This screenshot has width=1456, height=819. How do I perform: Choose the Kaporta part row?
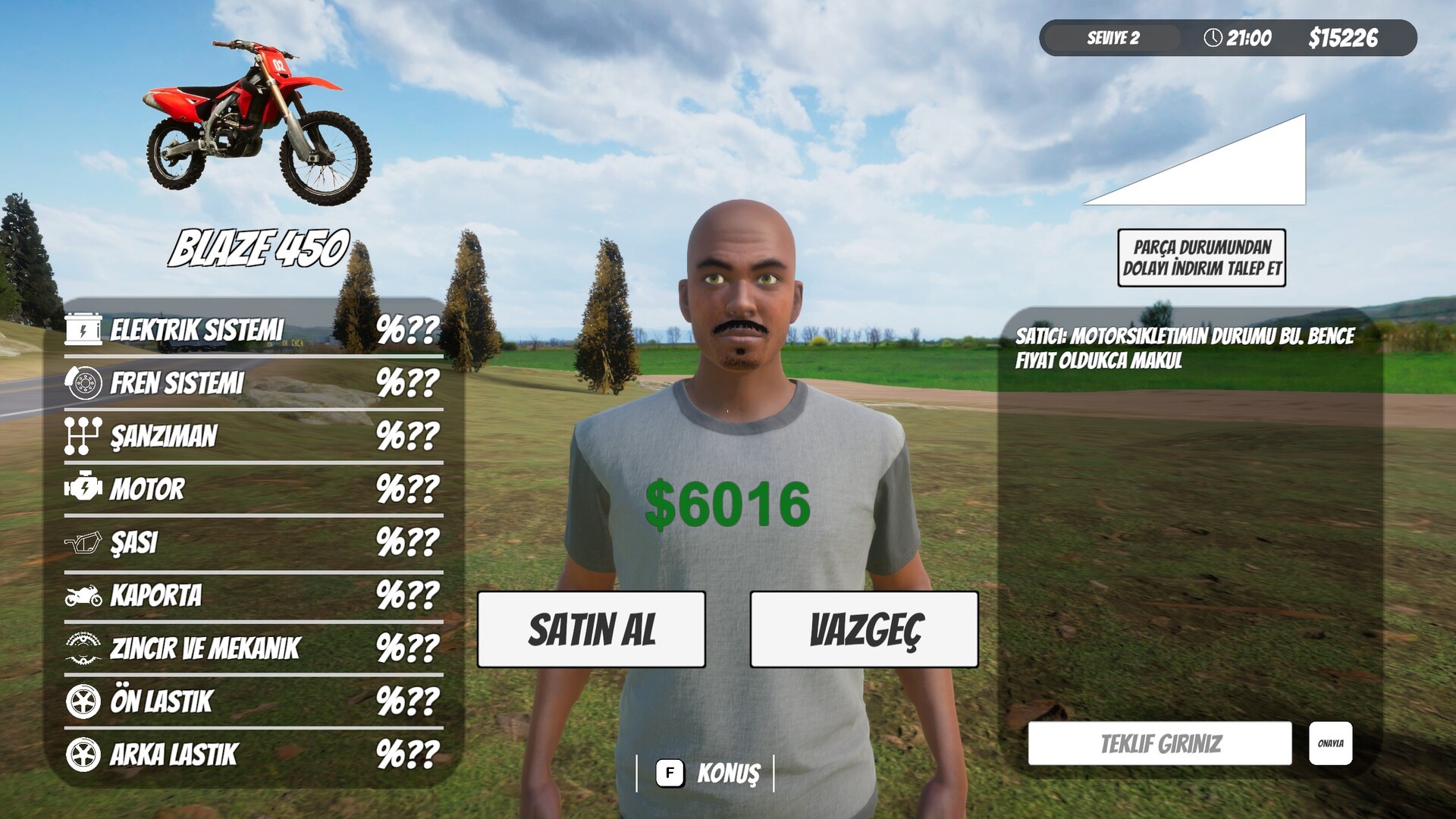click(x=253, y=595)
